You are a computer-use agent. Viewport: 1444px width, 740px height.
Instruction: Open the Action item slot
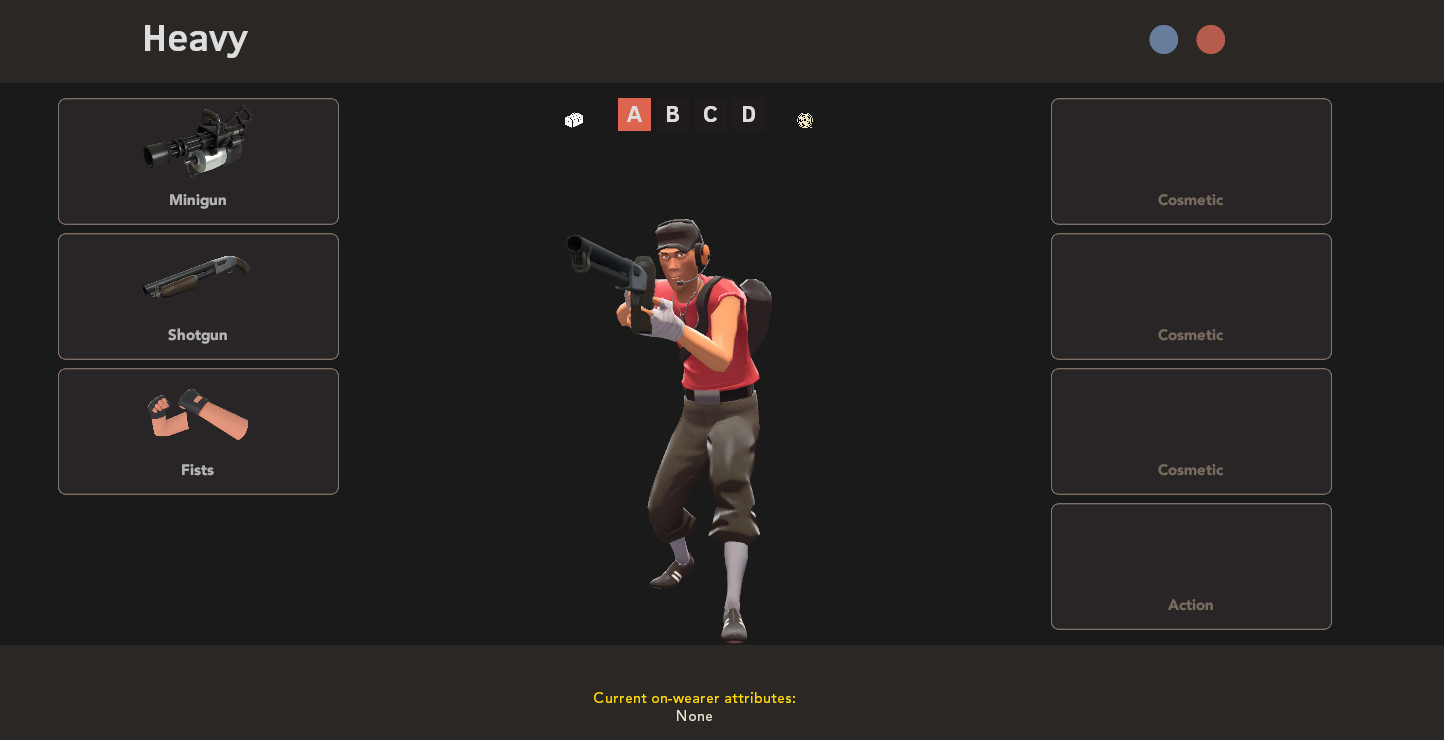pos(1190,566)
